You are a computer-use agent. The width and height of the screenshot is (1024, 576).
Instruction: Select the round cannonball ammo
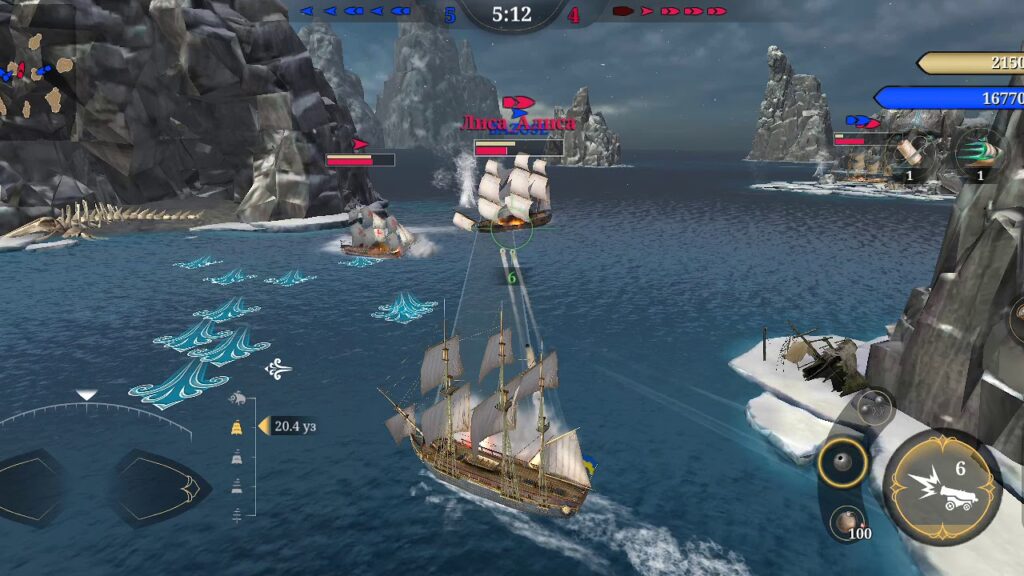[x=841, y=462]
